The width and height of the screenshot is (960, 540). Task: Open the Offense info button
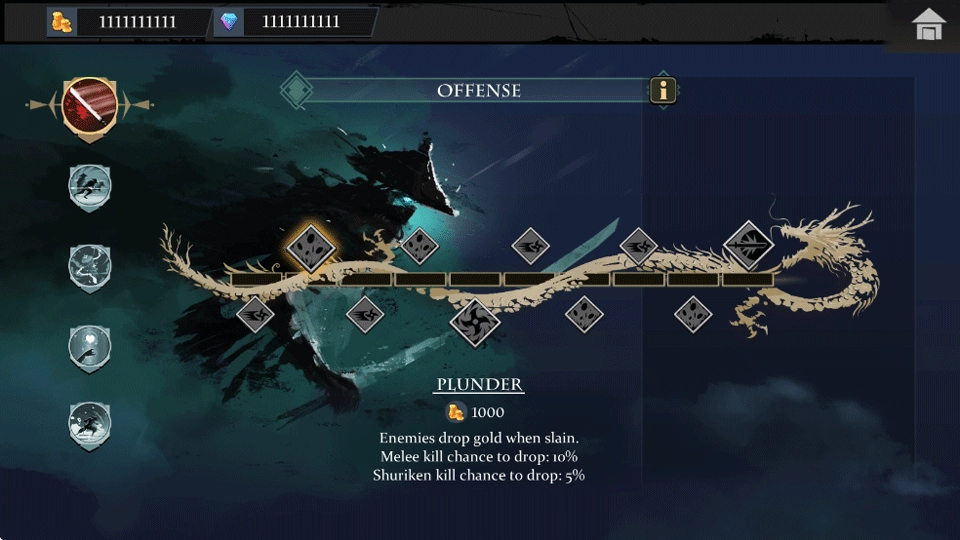coord(663,91)
